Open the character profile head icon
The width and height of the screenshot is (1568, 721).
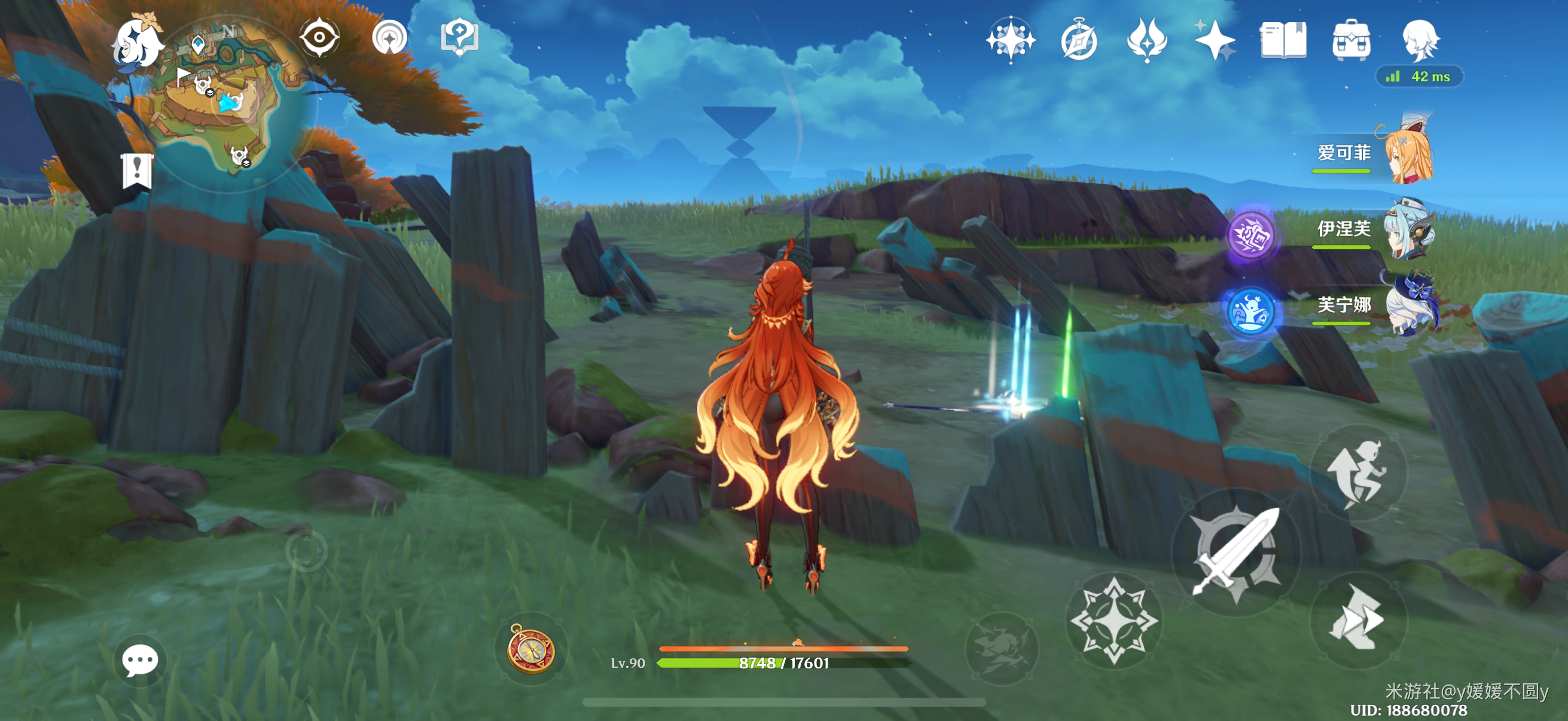(x=1421, y=40)
